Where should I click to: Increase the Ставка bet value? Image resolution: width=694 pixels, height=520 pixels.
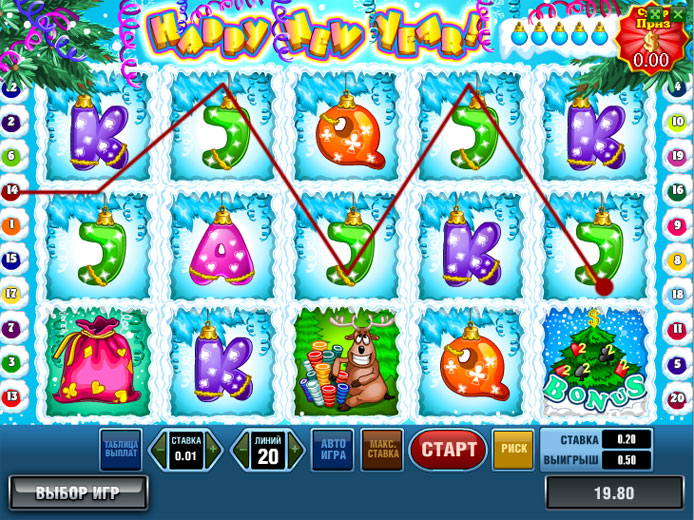click(x=212, y=450)
